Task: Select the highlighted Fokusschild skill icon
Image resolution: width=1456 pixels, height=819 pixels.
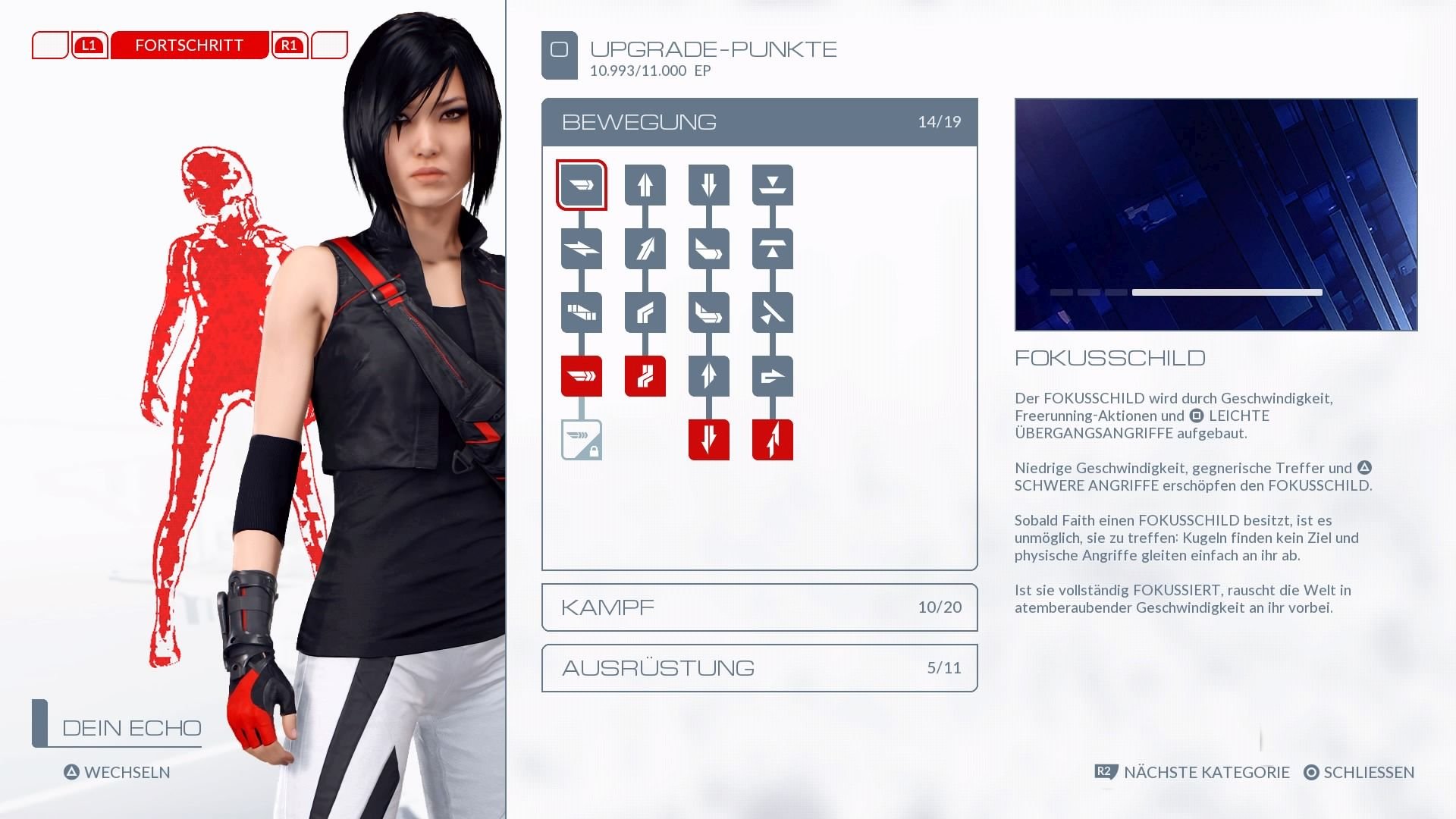Action: point(581,184)
